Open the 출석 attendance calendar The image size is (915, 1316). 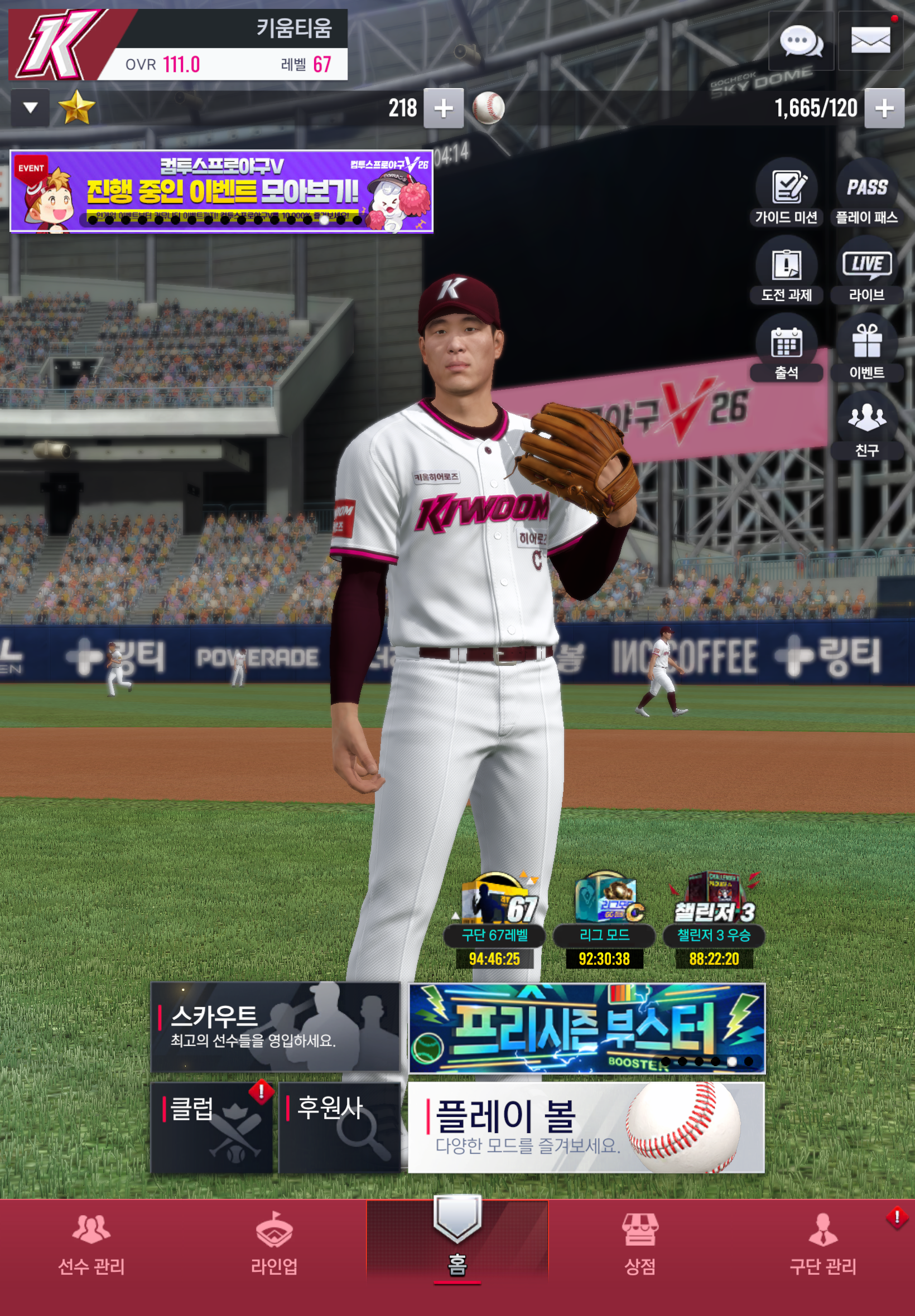point(786,348)
